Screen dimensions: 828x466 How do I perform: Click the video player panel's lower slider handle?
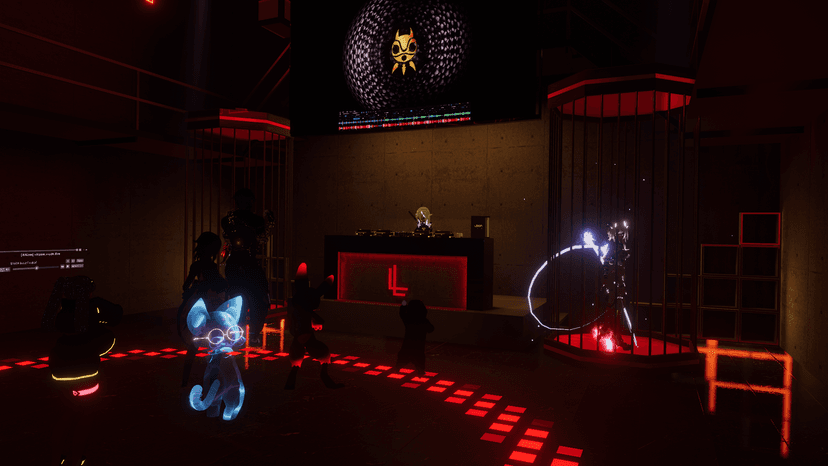[37, 268]
